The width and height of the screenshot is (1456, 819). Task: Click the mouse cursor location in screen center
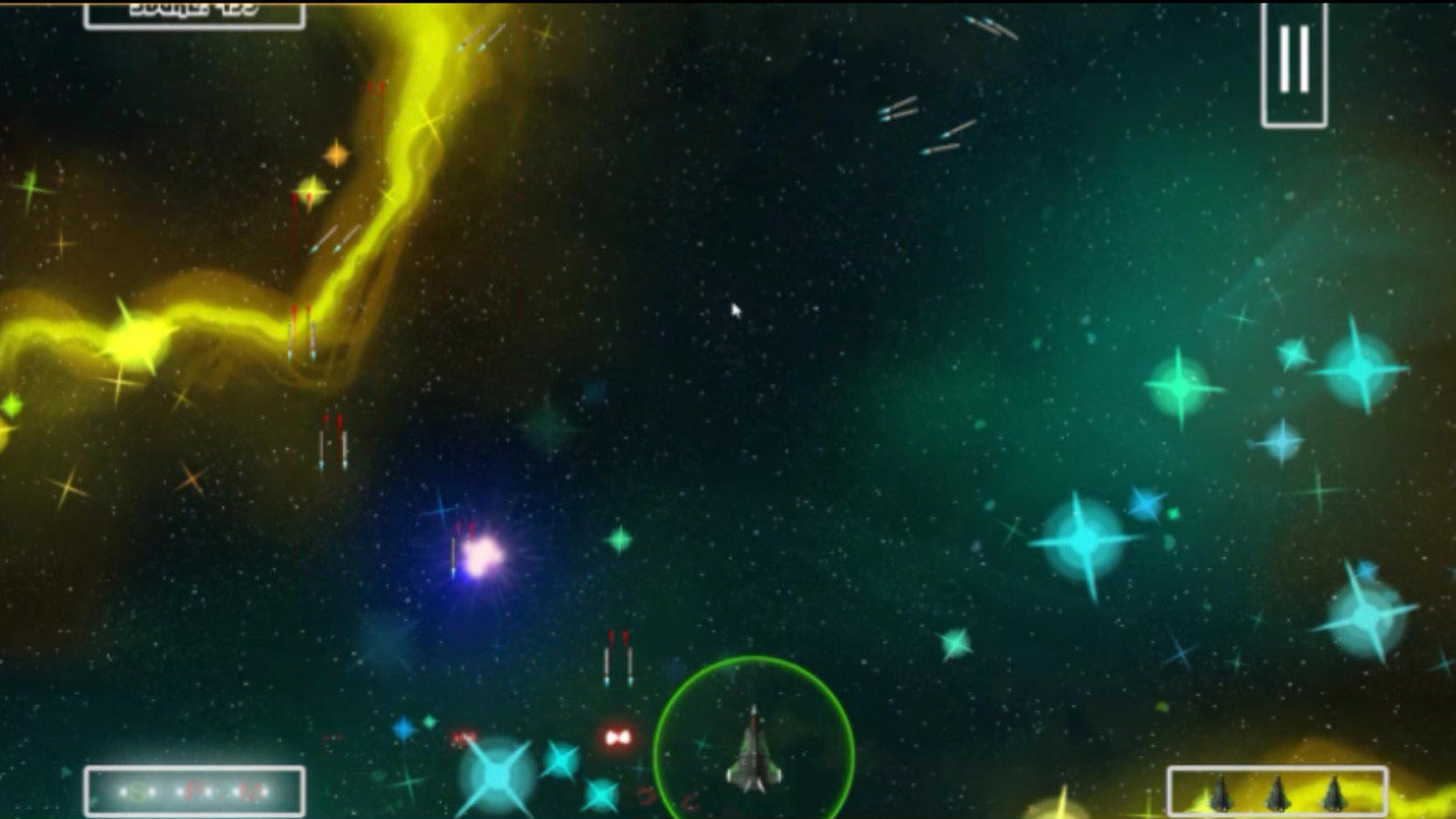click(x=735, y=311)
